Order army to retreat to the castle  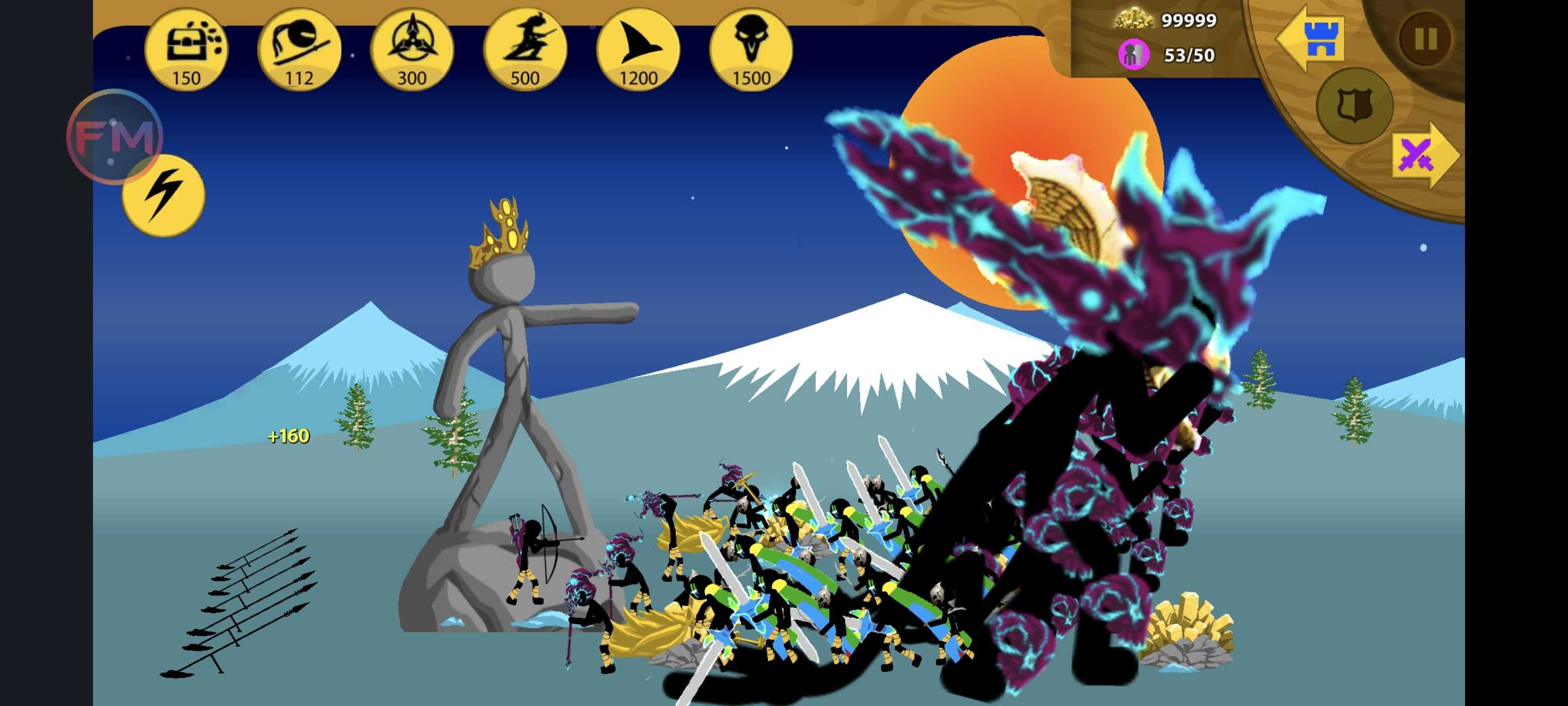click(1311, 38)
